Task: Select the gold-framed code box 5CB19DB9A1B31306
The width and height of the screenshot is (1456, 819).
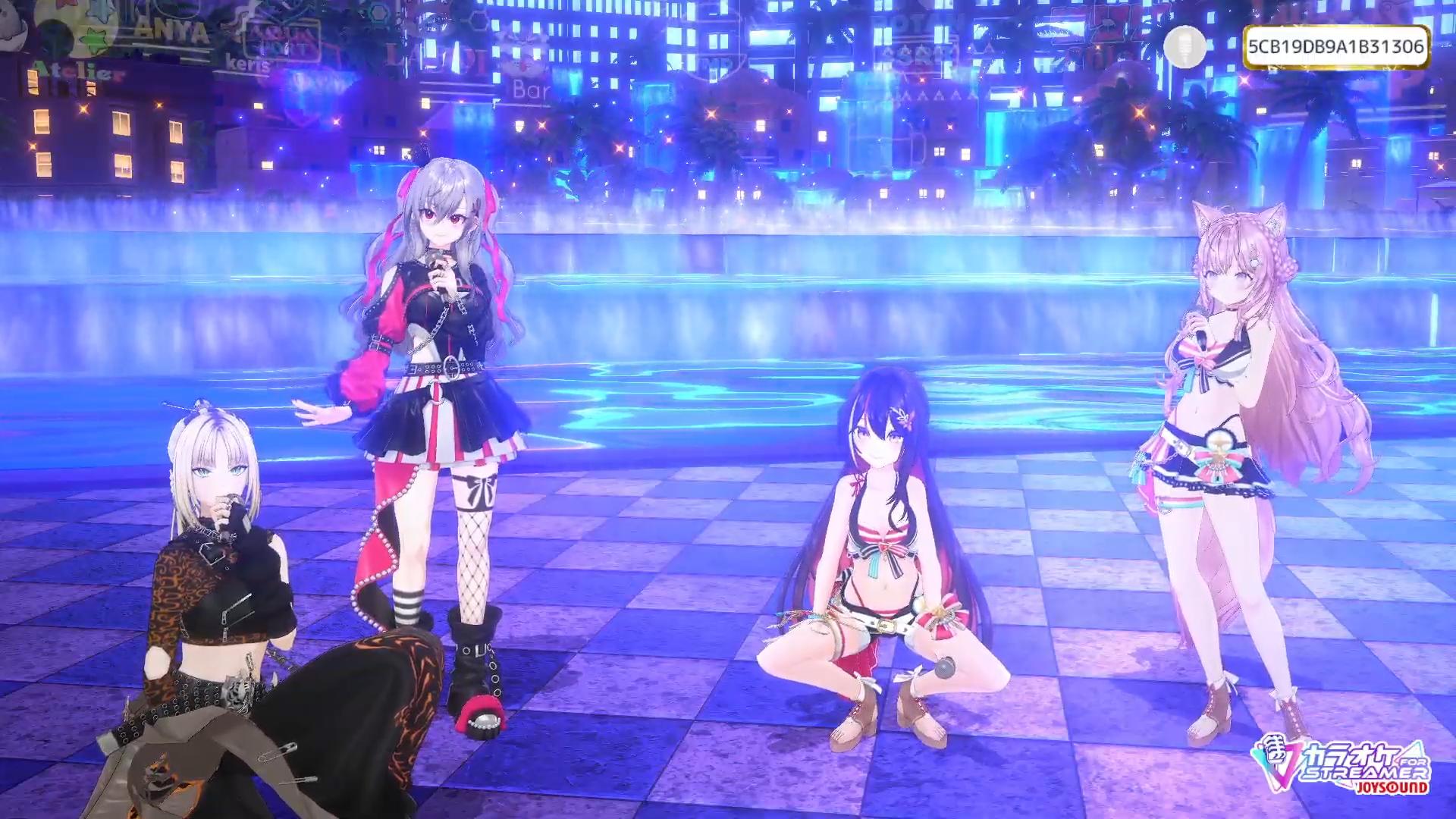Action: tap(1335, 47)
